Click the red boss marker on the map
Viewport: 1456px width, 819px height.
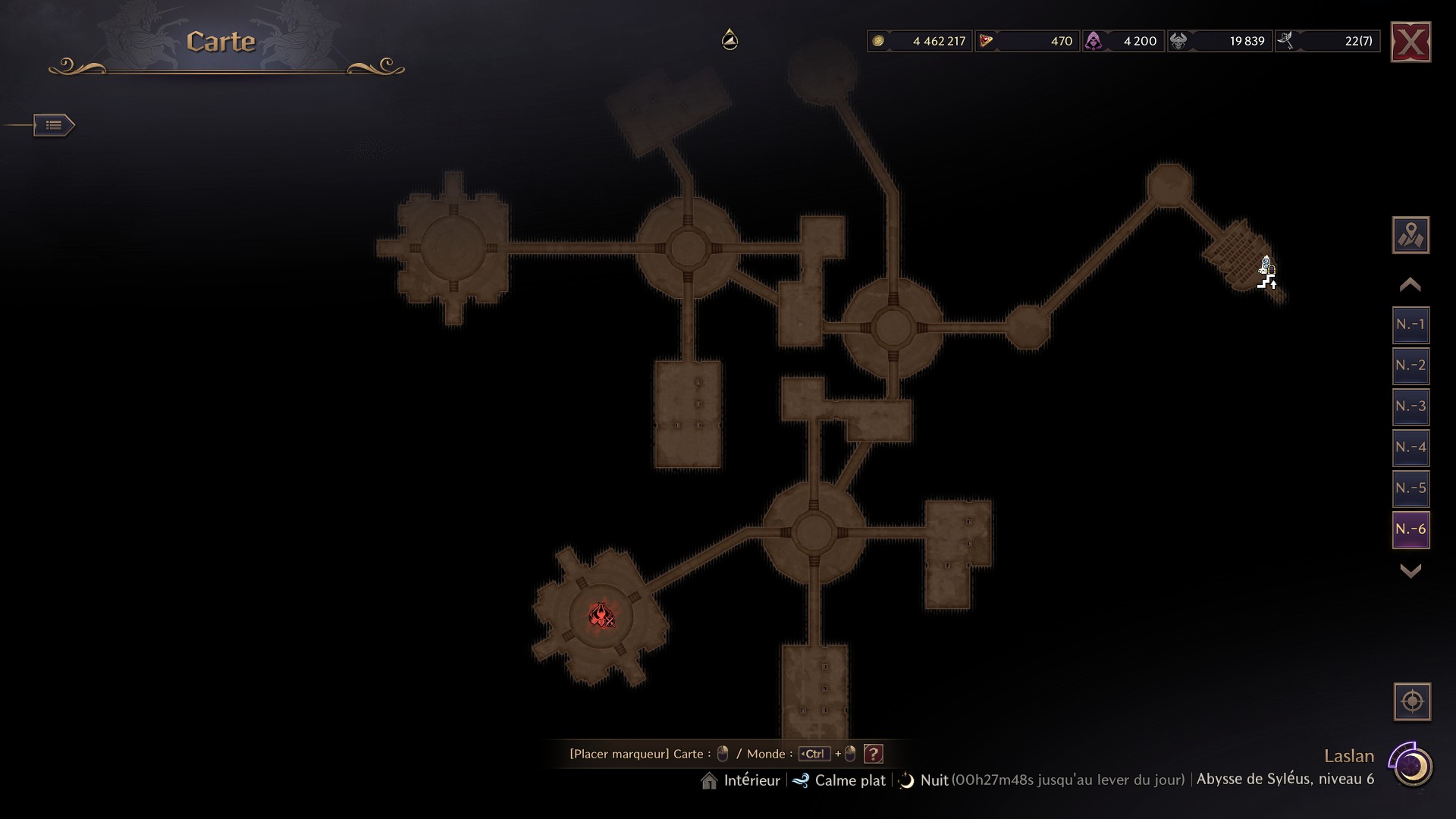tap(601, 615)
